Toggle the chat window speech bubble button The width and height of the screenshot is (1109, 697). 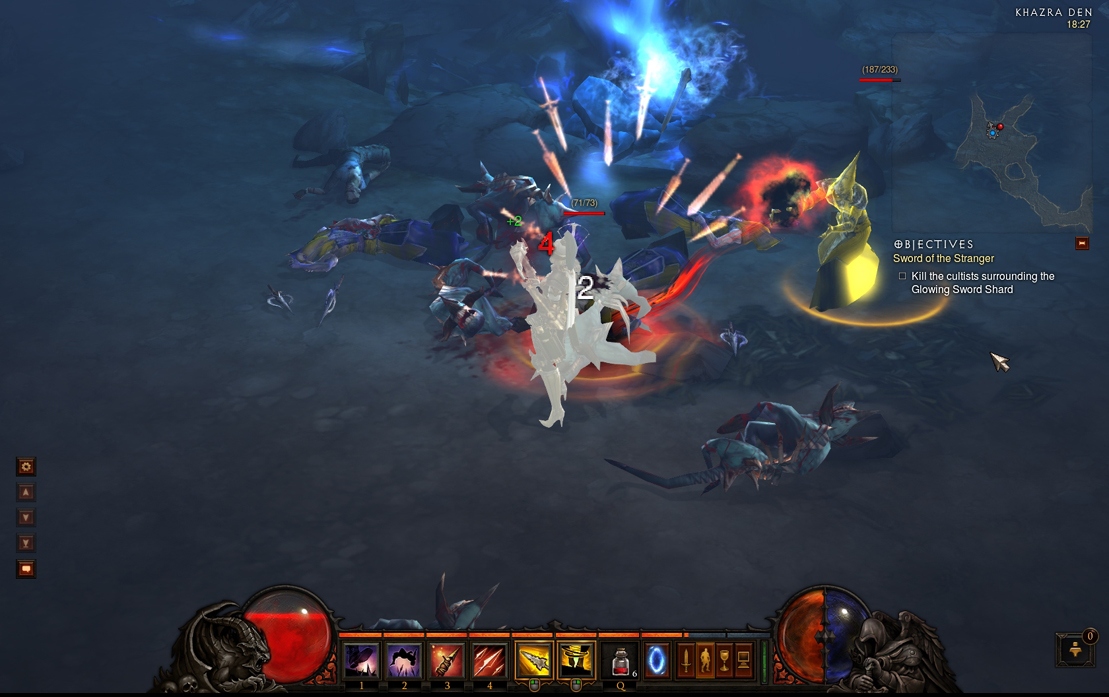click(26, 569)
